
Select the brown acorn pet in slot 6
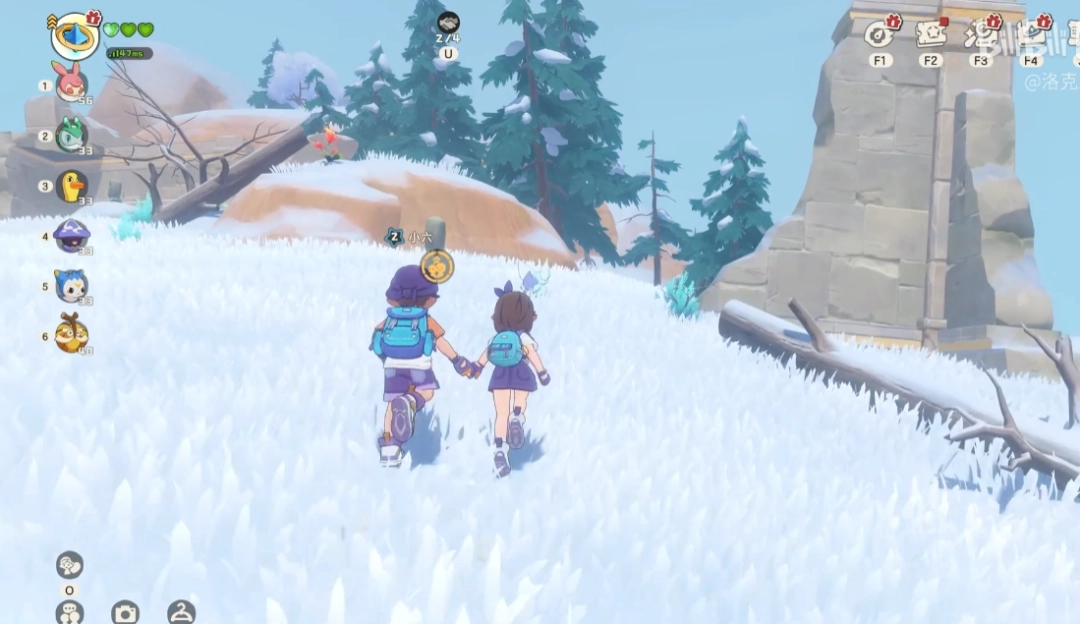click(71, 335)
